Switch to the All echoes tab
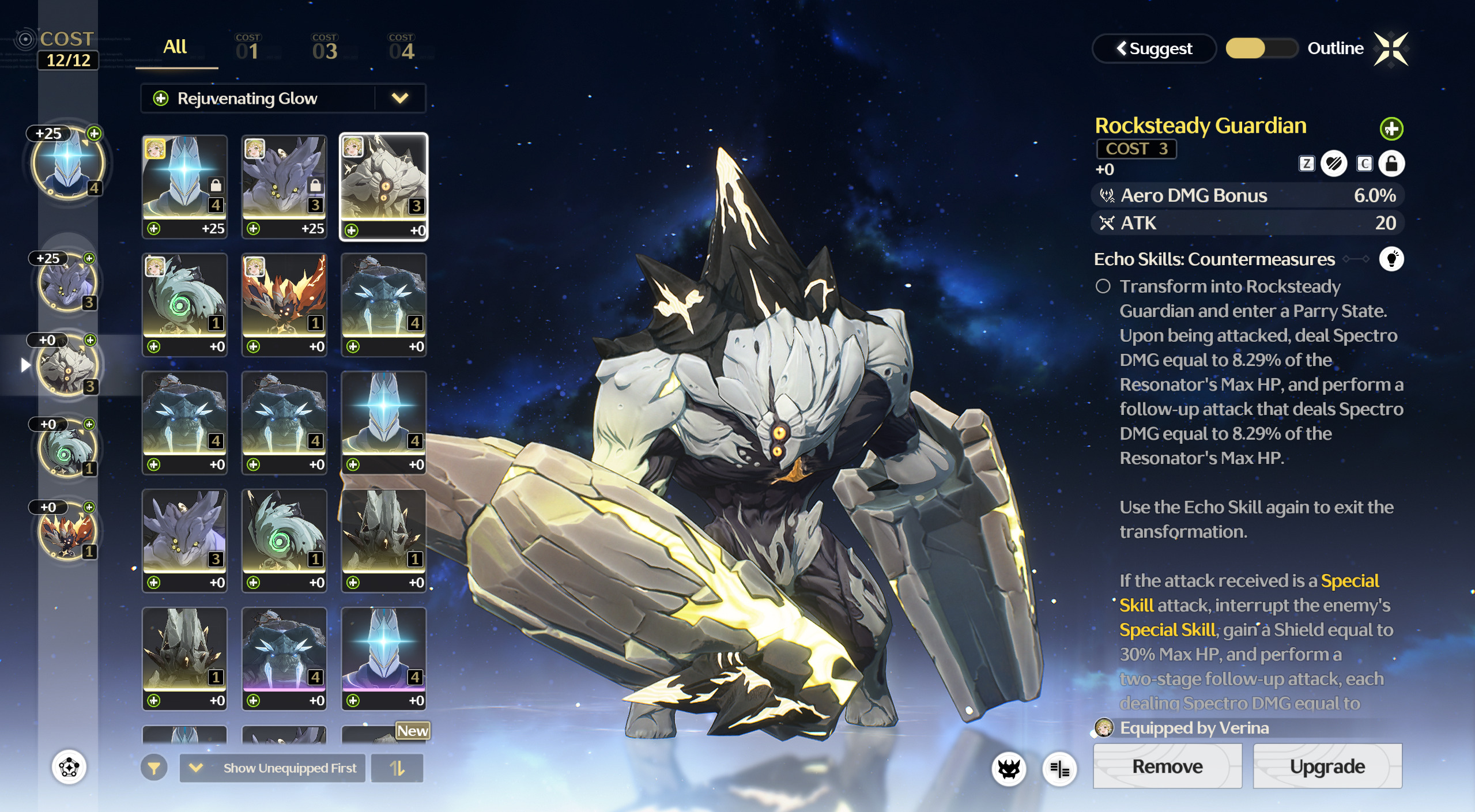This screenshot has height=812, width=1475. point(175,47)
